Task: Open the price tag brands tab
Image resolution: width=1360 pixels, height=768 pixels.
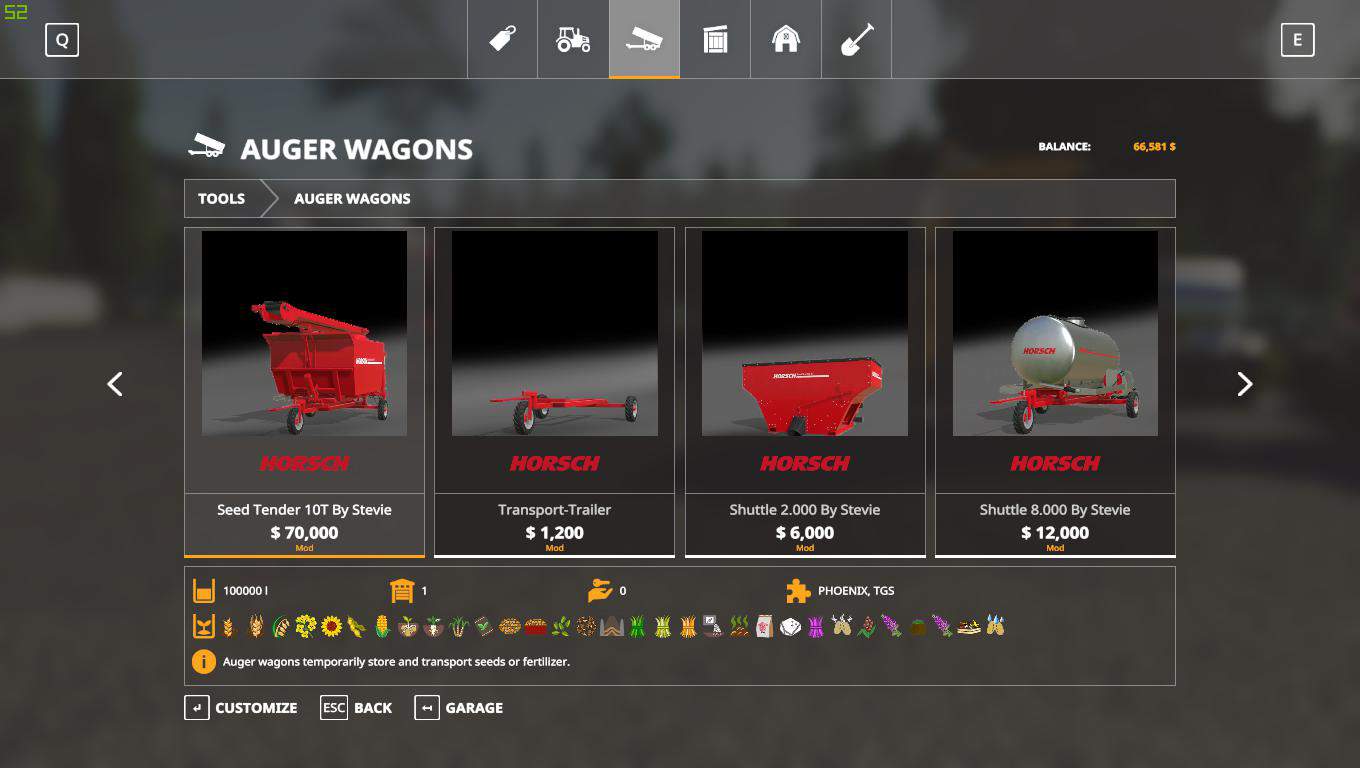Action: tap(502, 39)
